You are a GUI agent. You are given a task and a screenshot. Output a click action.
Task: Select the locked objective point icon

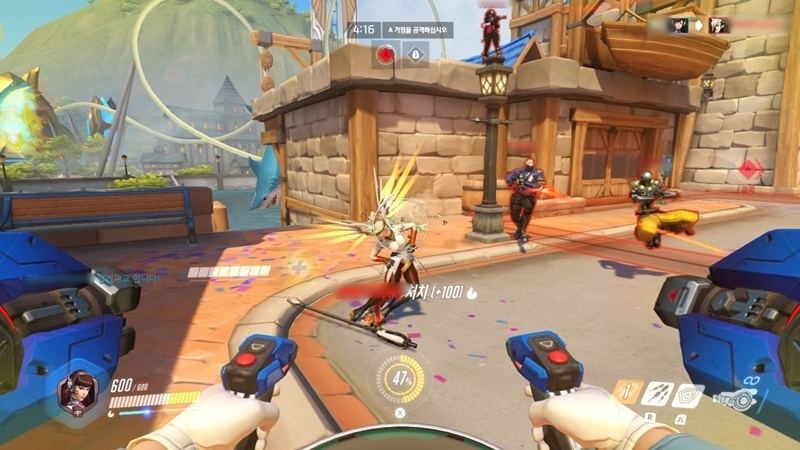pyautogui.click(x=415, y=55)
